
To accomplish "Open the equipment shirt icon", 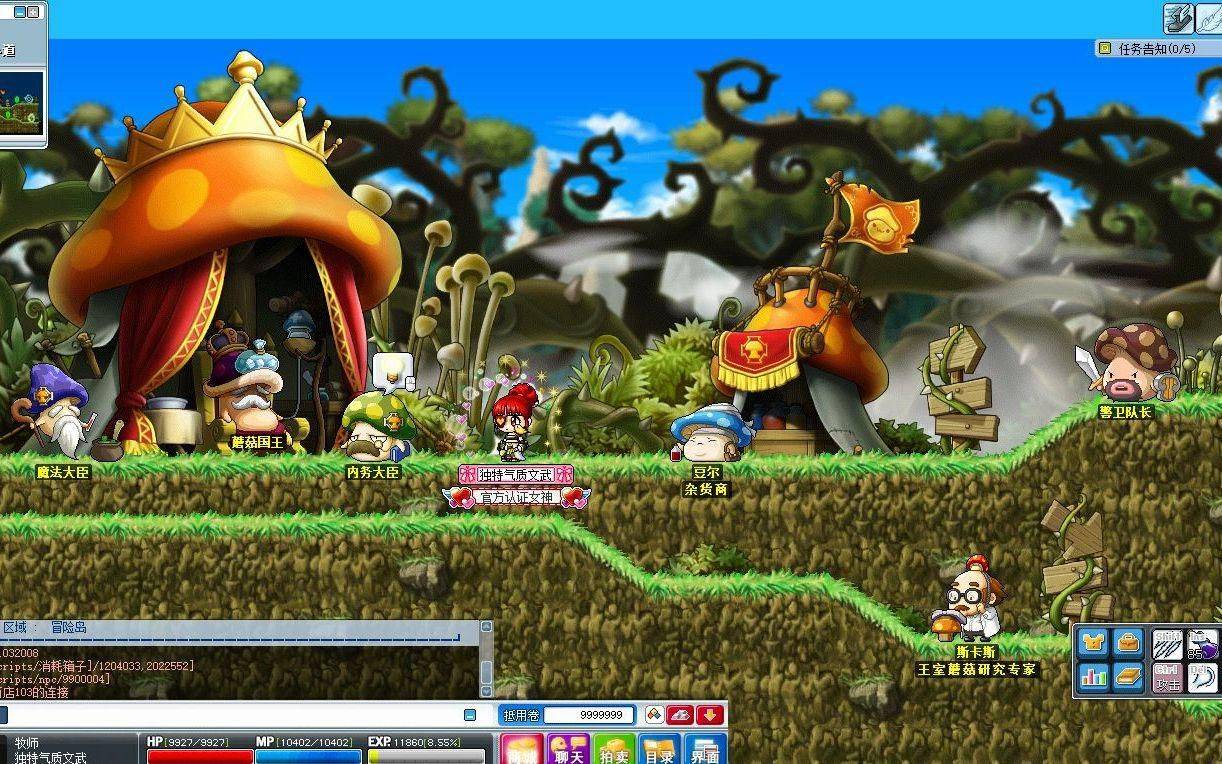I will tap(1095, 643).
